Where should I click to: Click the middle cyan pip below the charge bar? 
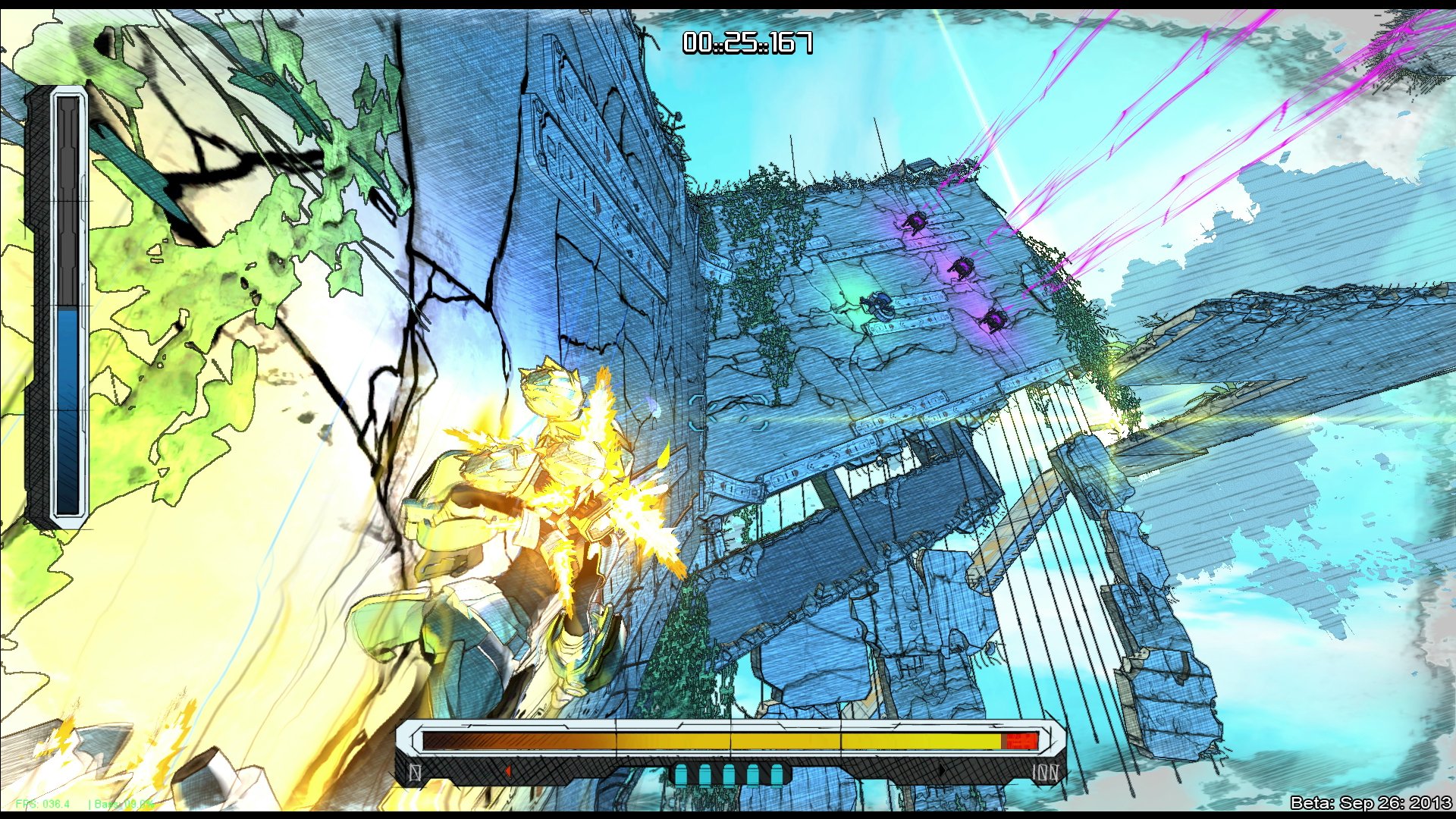point(729,772)
